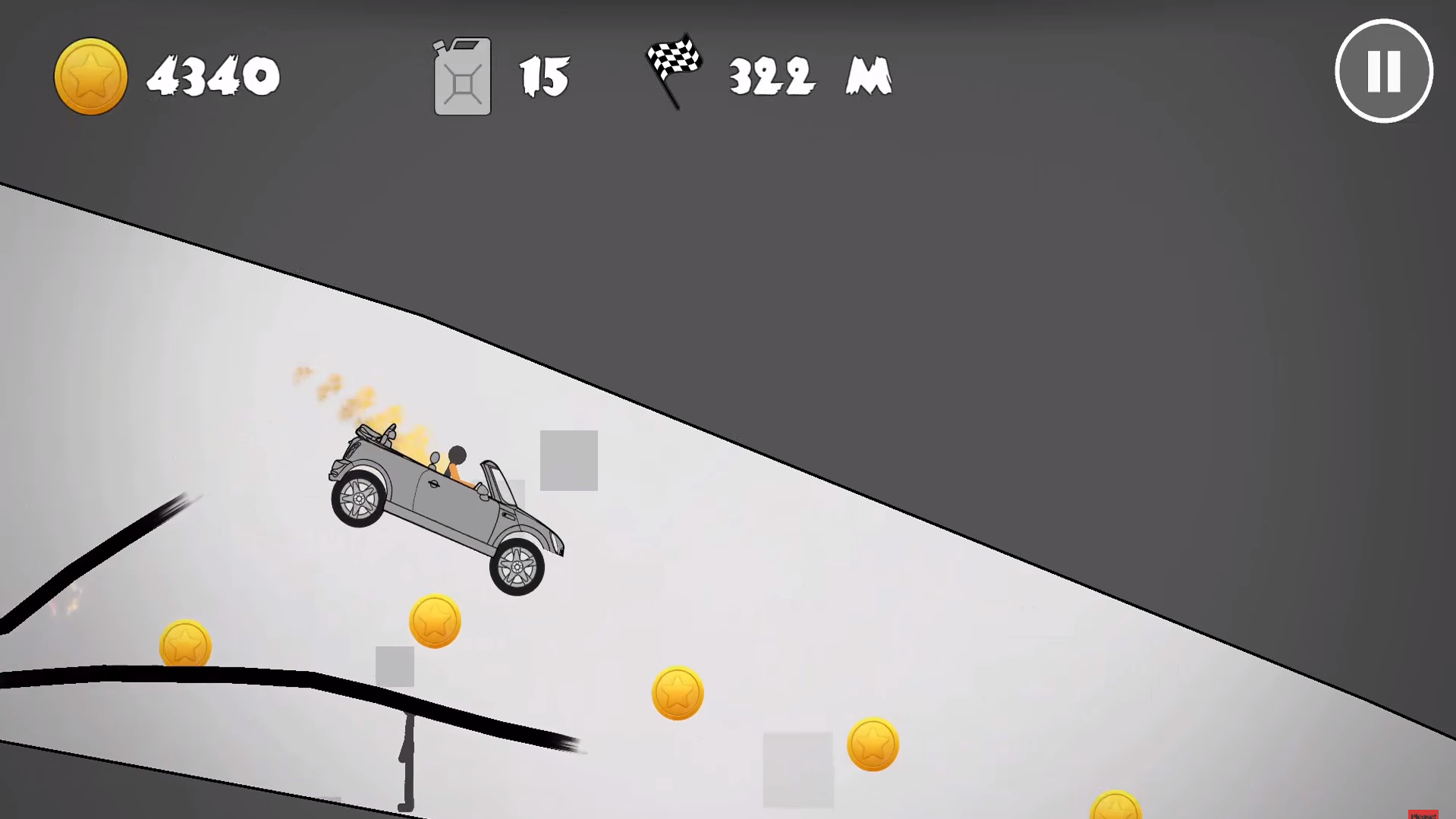Click the fuel count number 15
Screen dimensions: 1456x819
coord(544,75)
